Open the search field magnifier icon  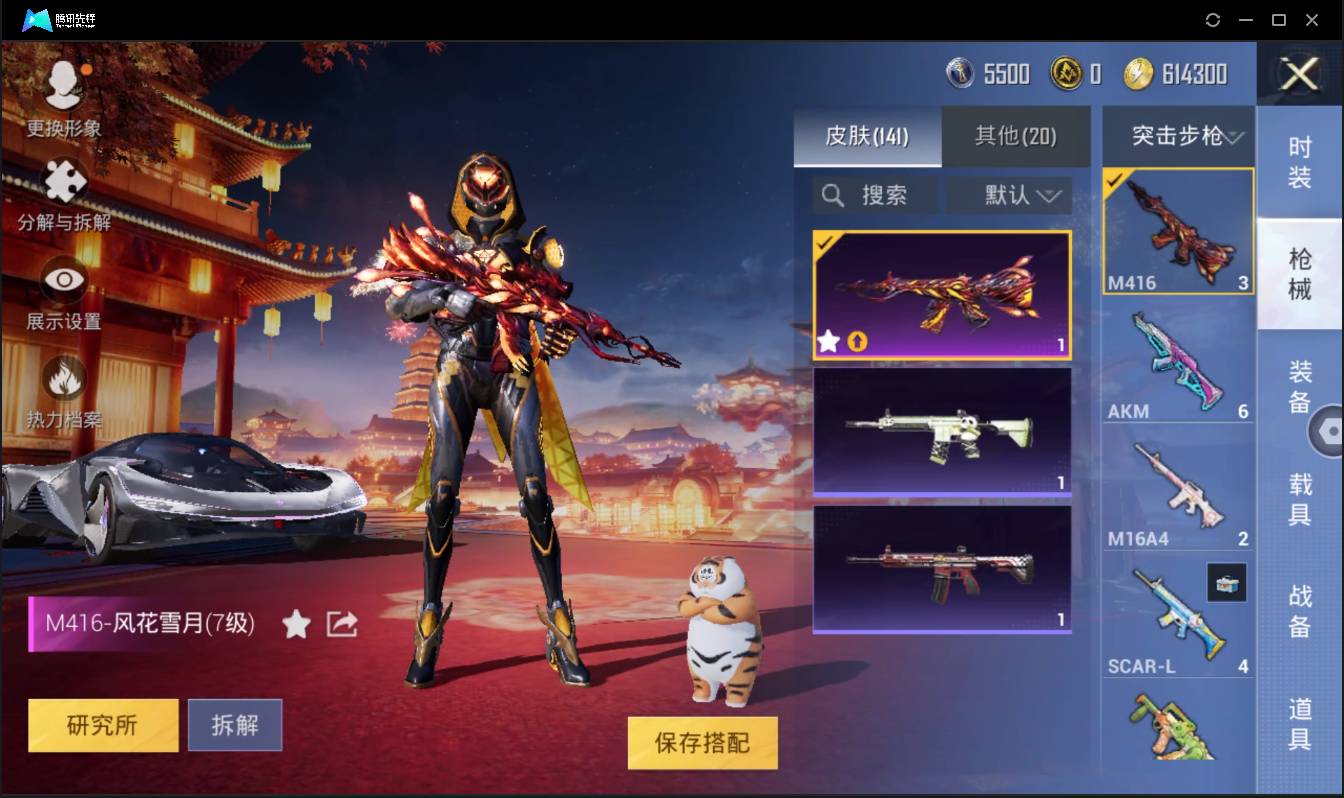coord(832,195)
